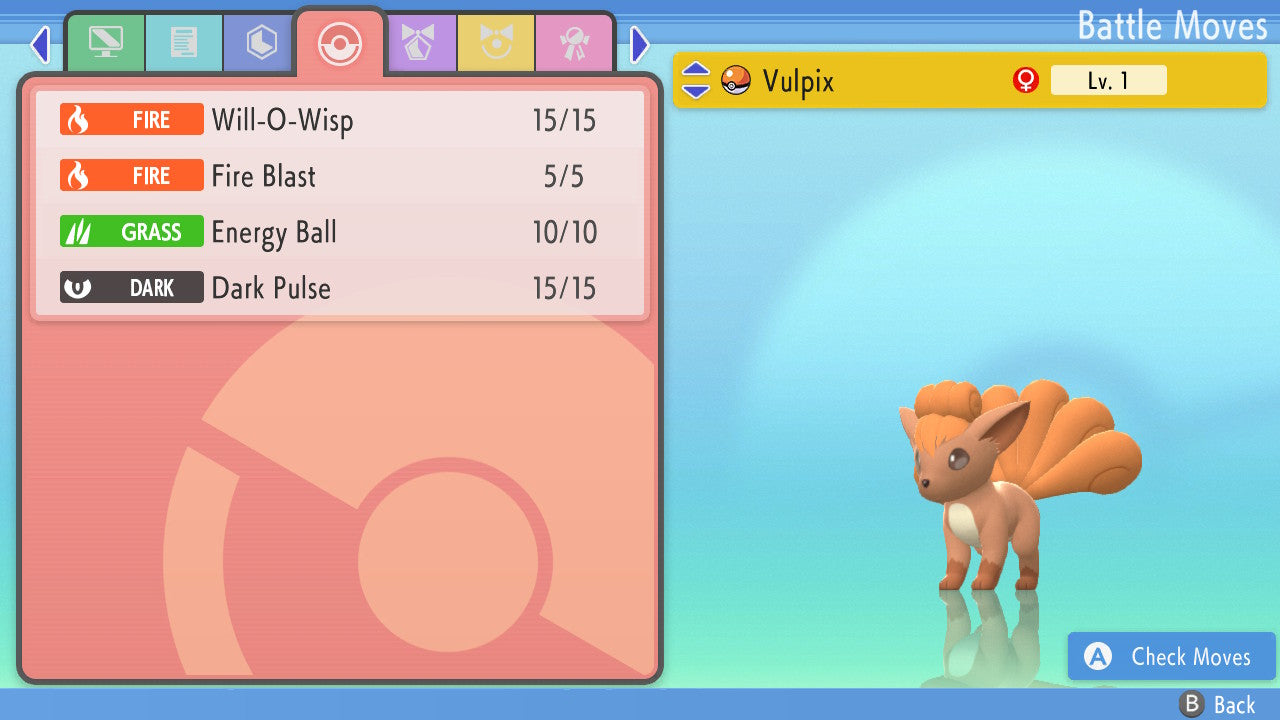Select the Trainer Memo document tab icon
The height and width of the screenshot is (720, 1280).
click(x=183, y=42)
